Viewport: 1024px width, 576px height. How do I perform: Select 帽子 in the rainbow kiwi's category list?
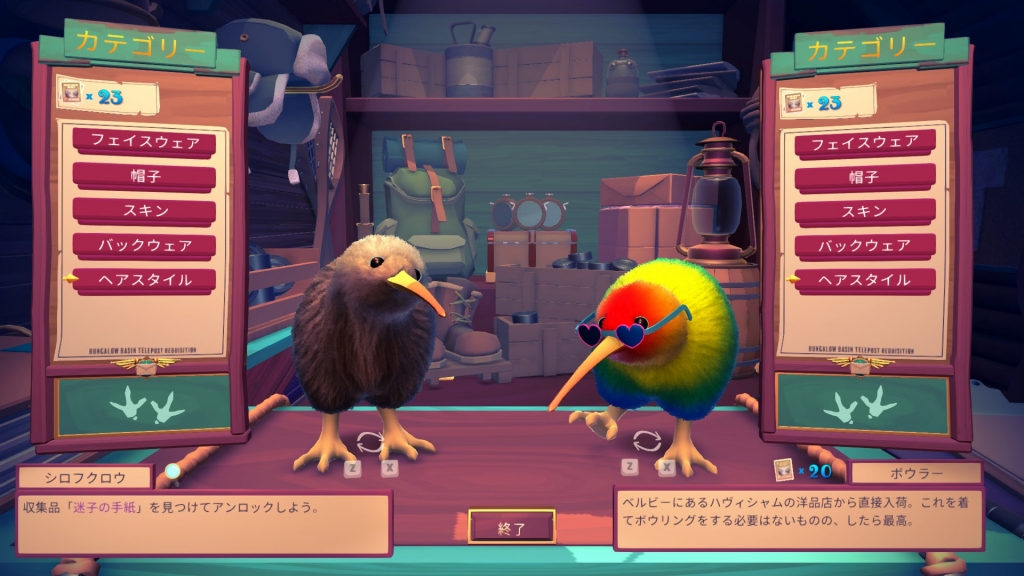[x=865, y=177]
